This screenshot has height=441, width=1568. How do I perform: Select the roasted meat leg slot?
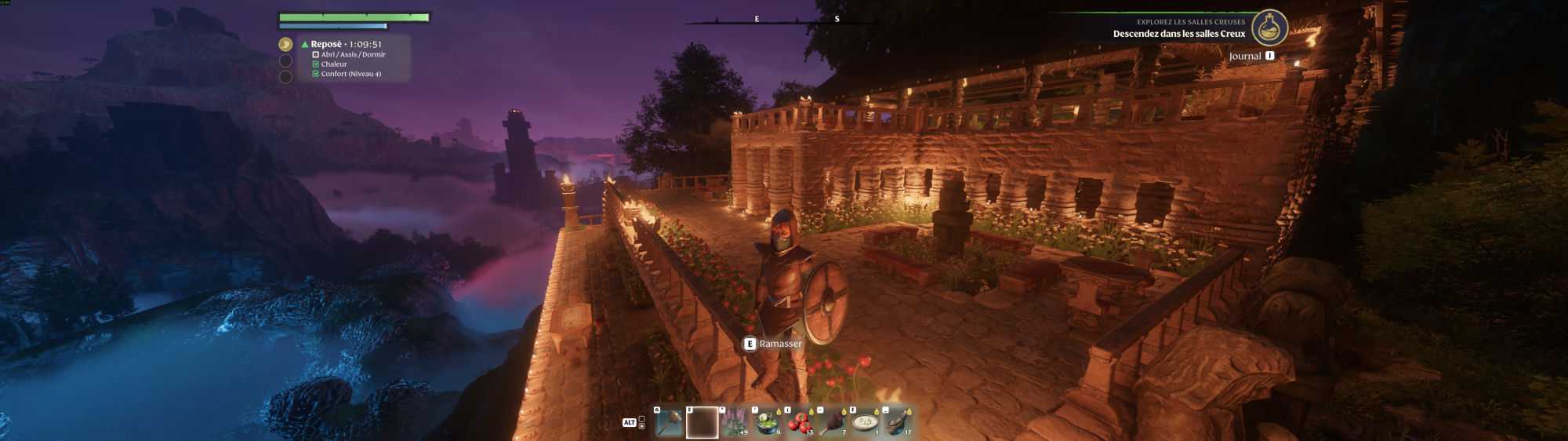[833, 423]
